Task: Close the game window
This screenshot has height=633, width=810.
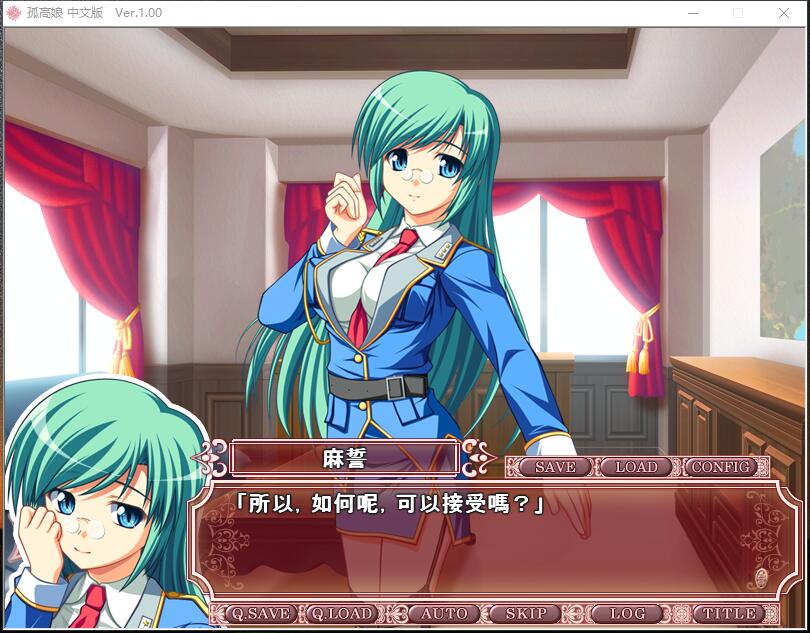Action: 784,13
